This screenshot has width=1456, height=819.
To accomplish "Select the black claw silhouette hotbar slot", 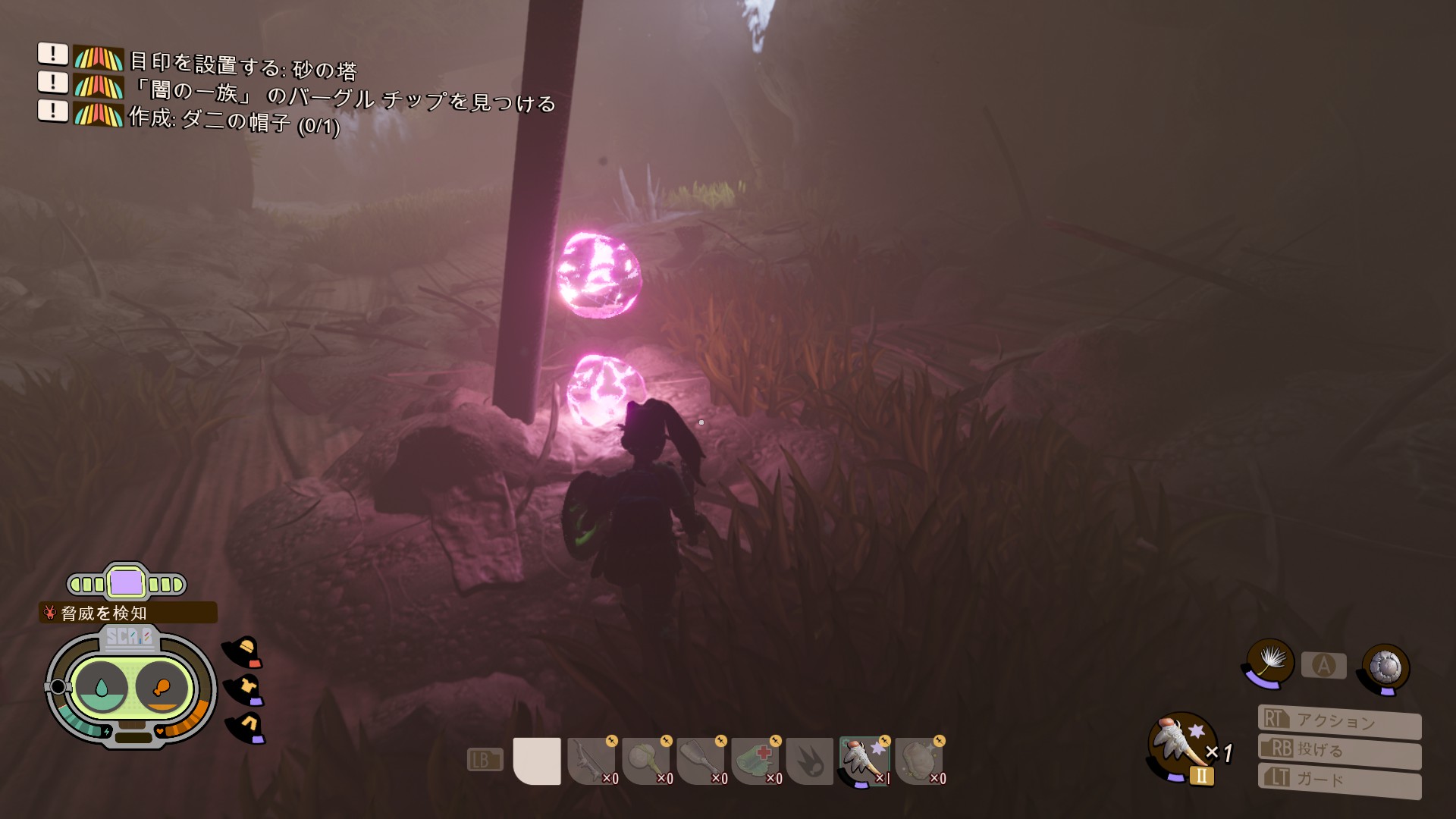I will (x=810, y=761).
